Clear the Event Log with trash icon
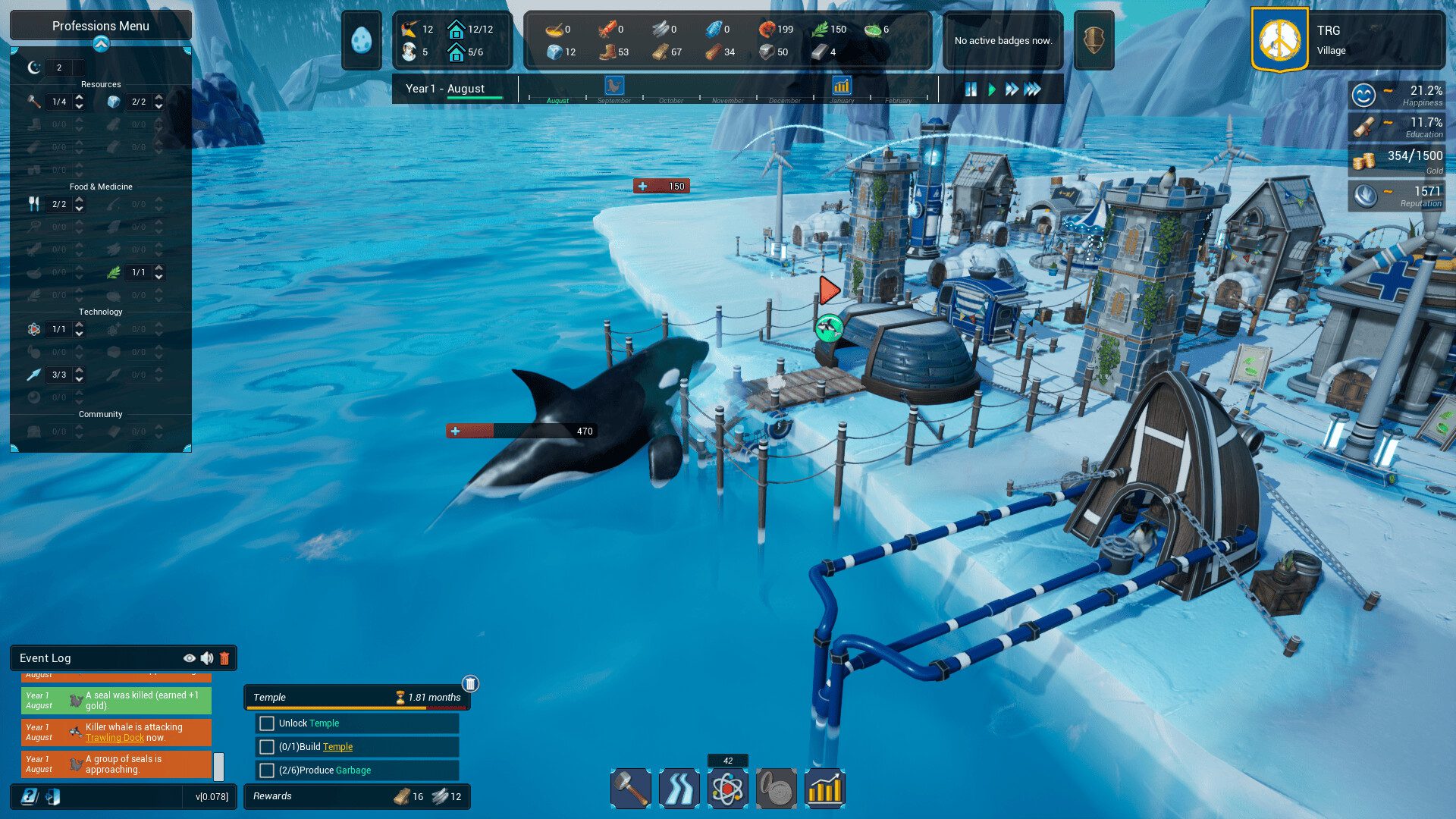The height and width of the screenshot is (819, 1456). [x=224, y=658]
